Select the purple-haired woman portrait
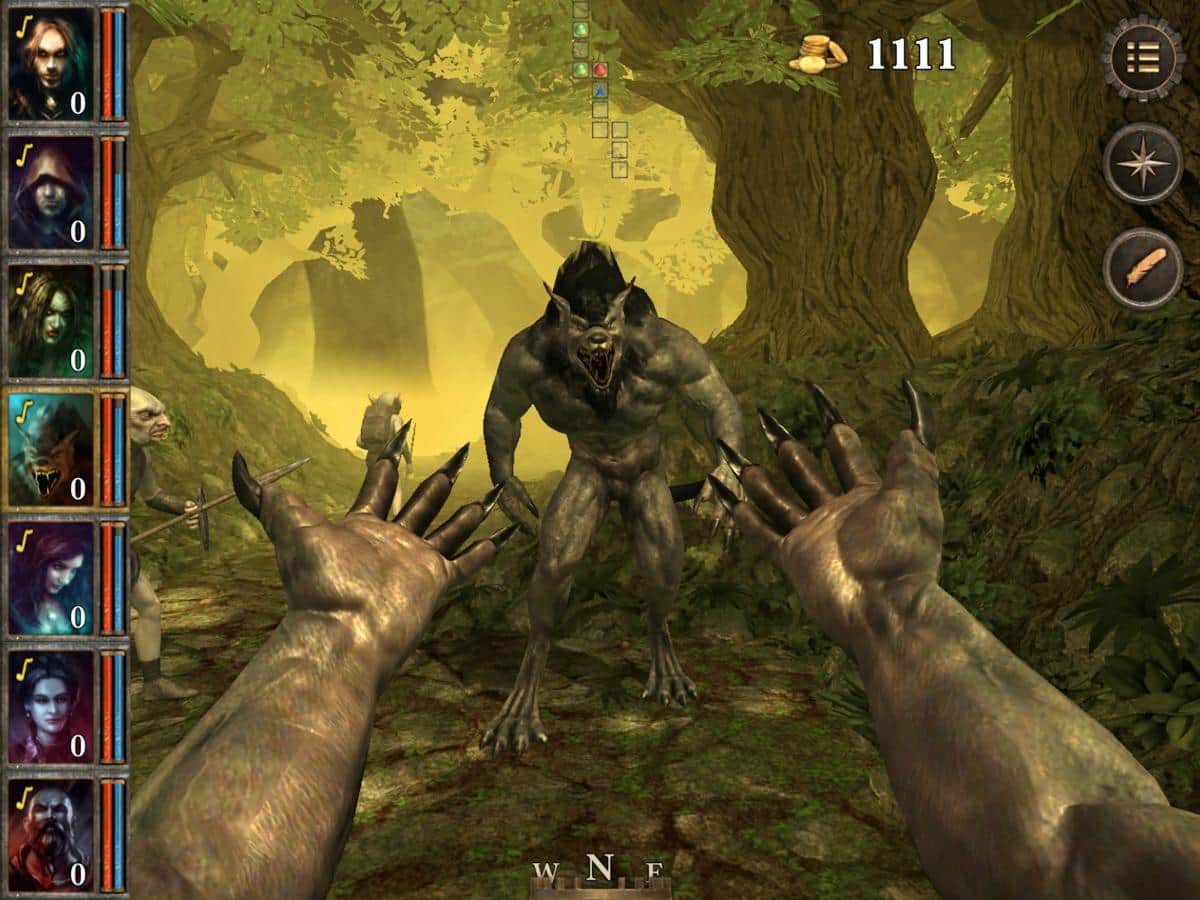The image size is (1200, 900). [51, 577]
